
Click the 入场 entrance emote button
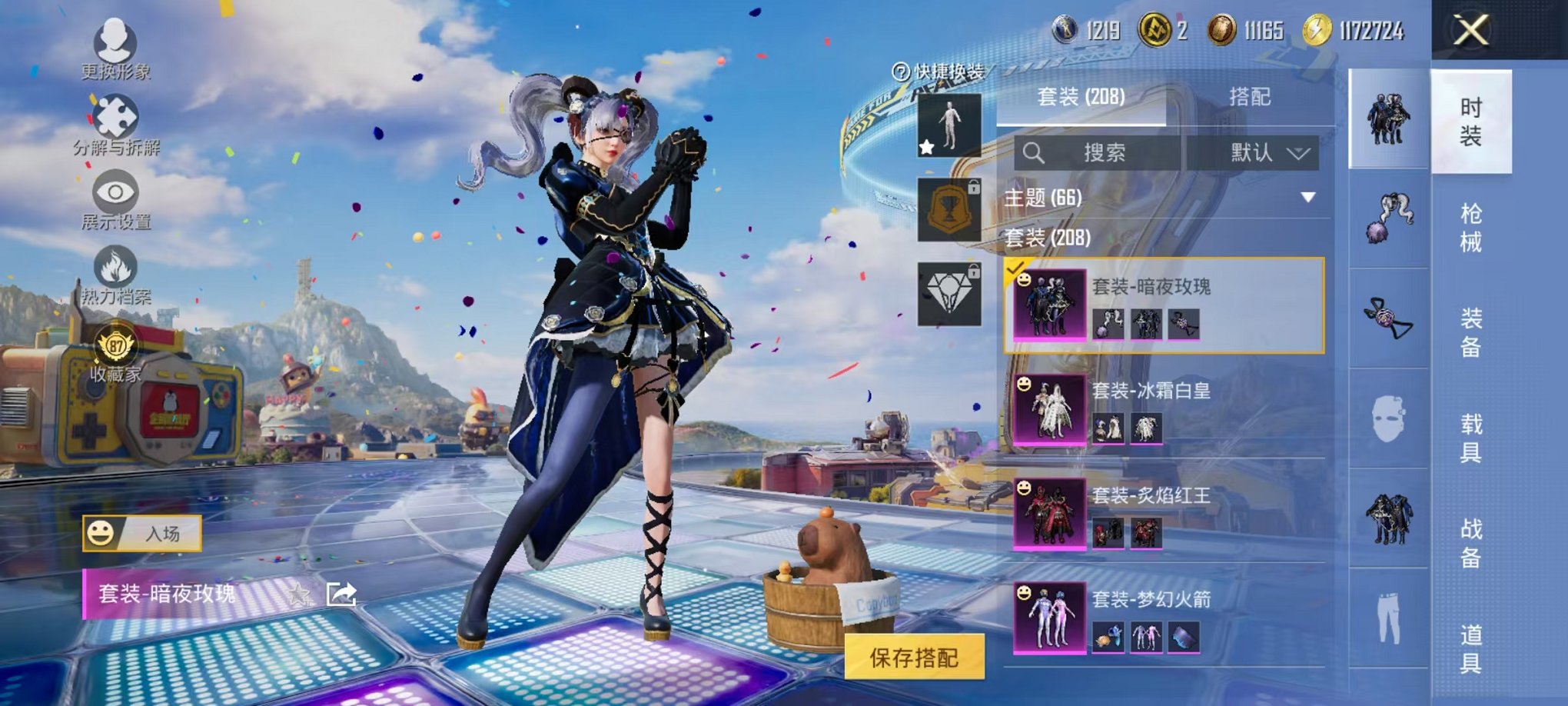(x=142, y=534)
